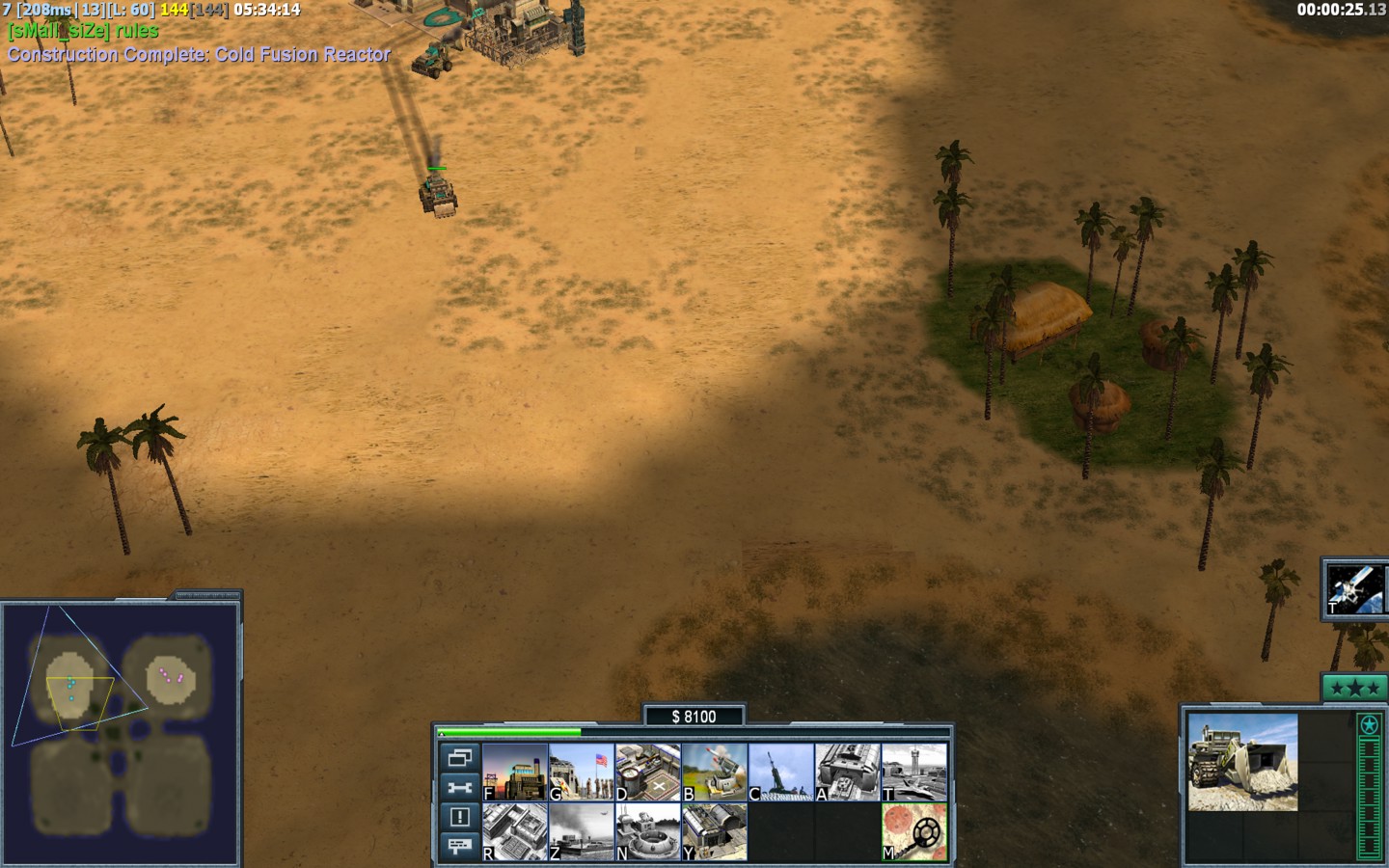1389x868 pixels.
Task: Click the overlapping windows button
Action: point(460,757)
